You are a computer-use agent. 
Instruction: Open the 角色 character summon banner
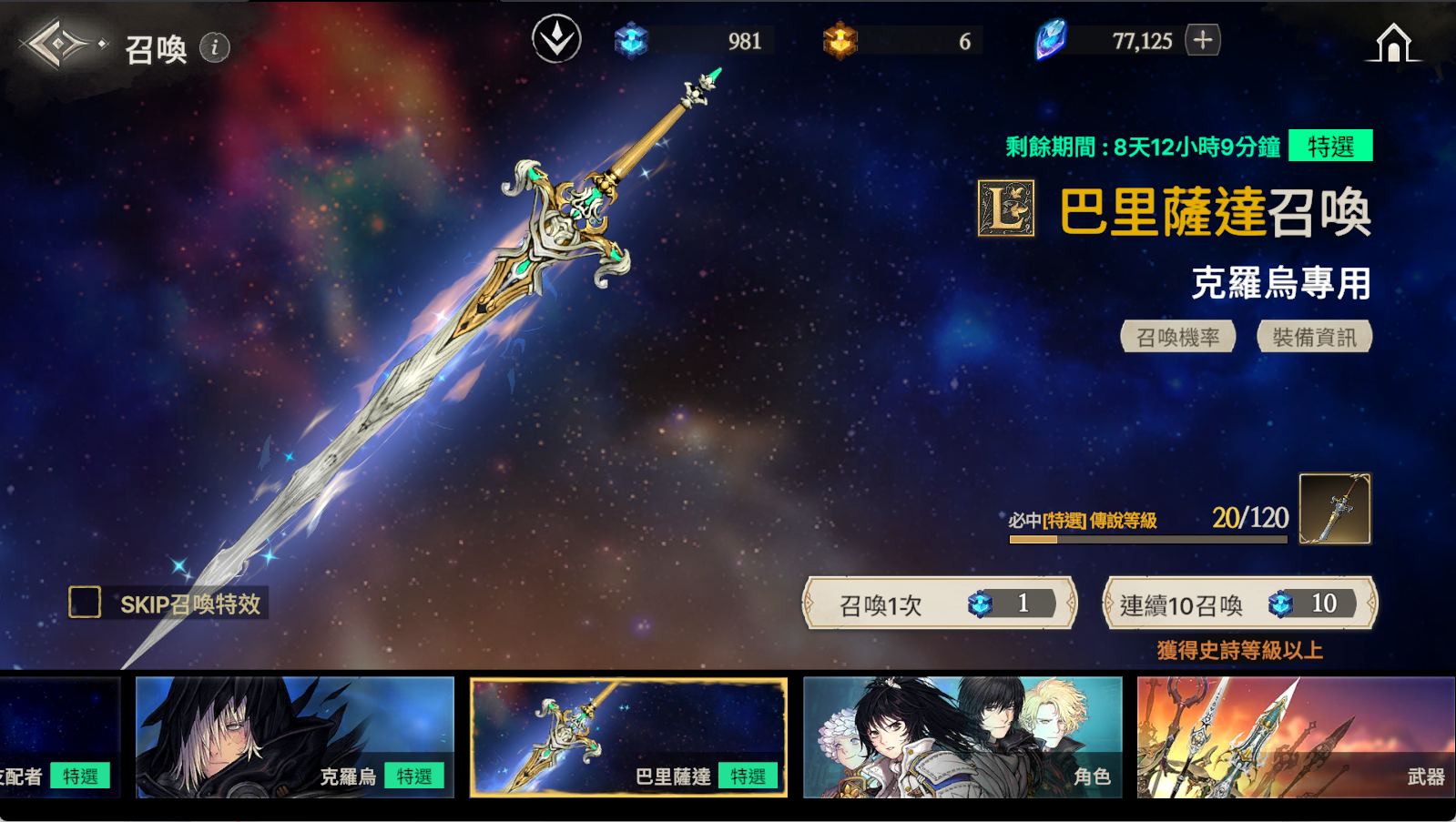click(962, 737)
